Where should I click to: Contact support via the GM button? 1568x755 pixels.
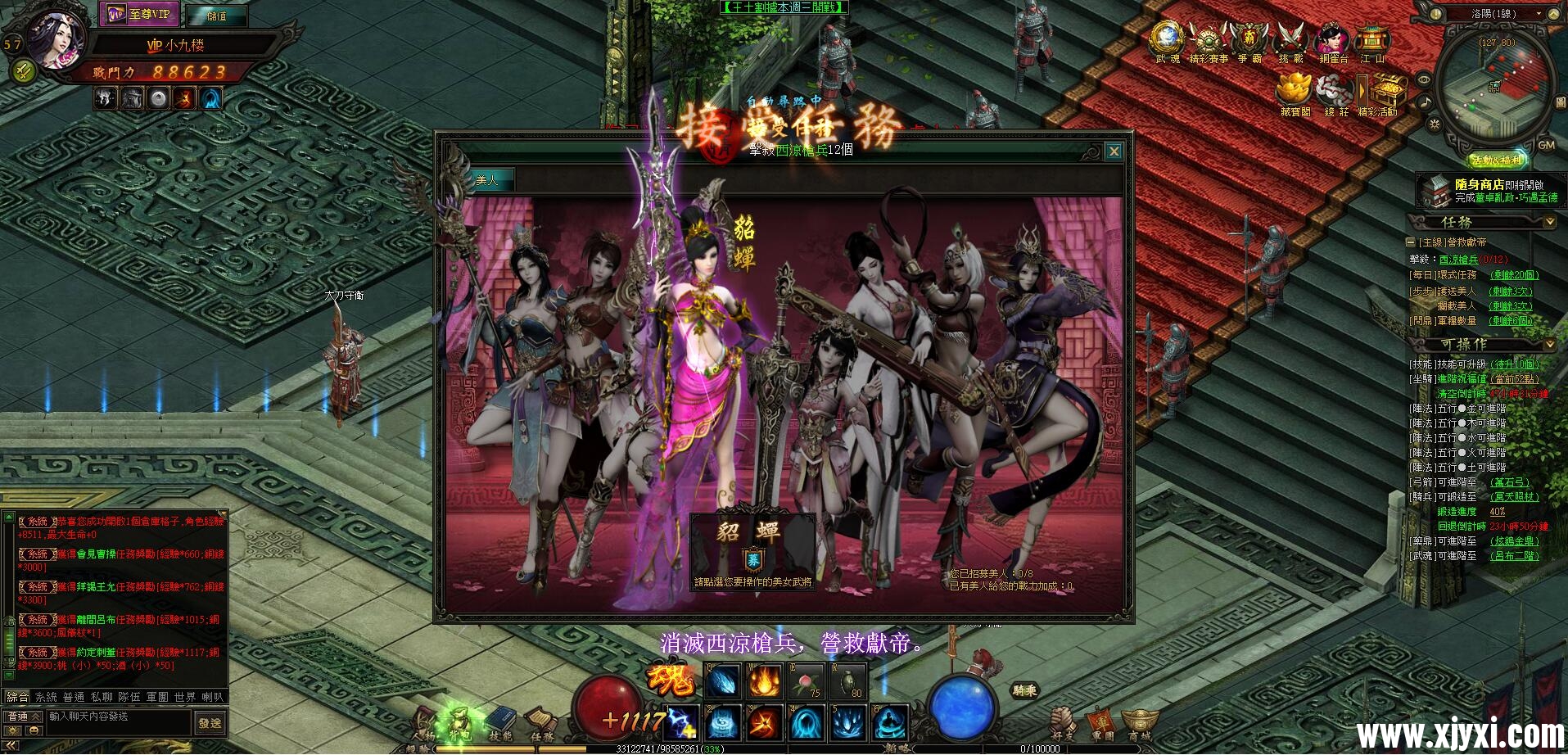(1546, 145)
